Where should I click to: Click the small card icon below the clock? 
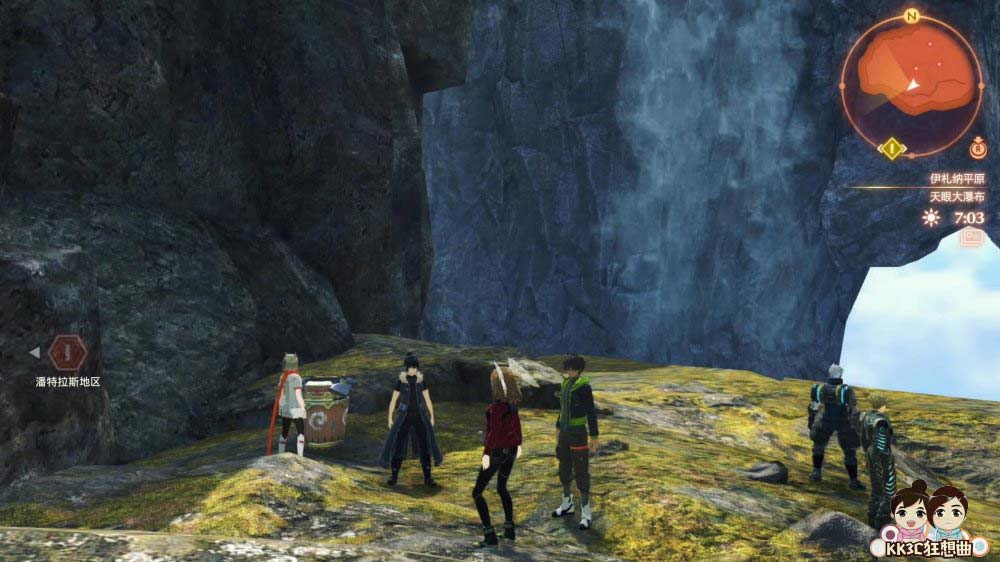click(x=971, y=238)
